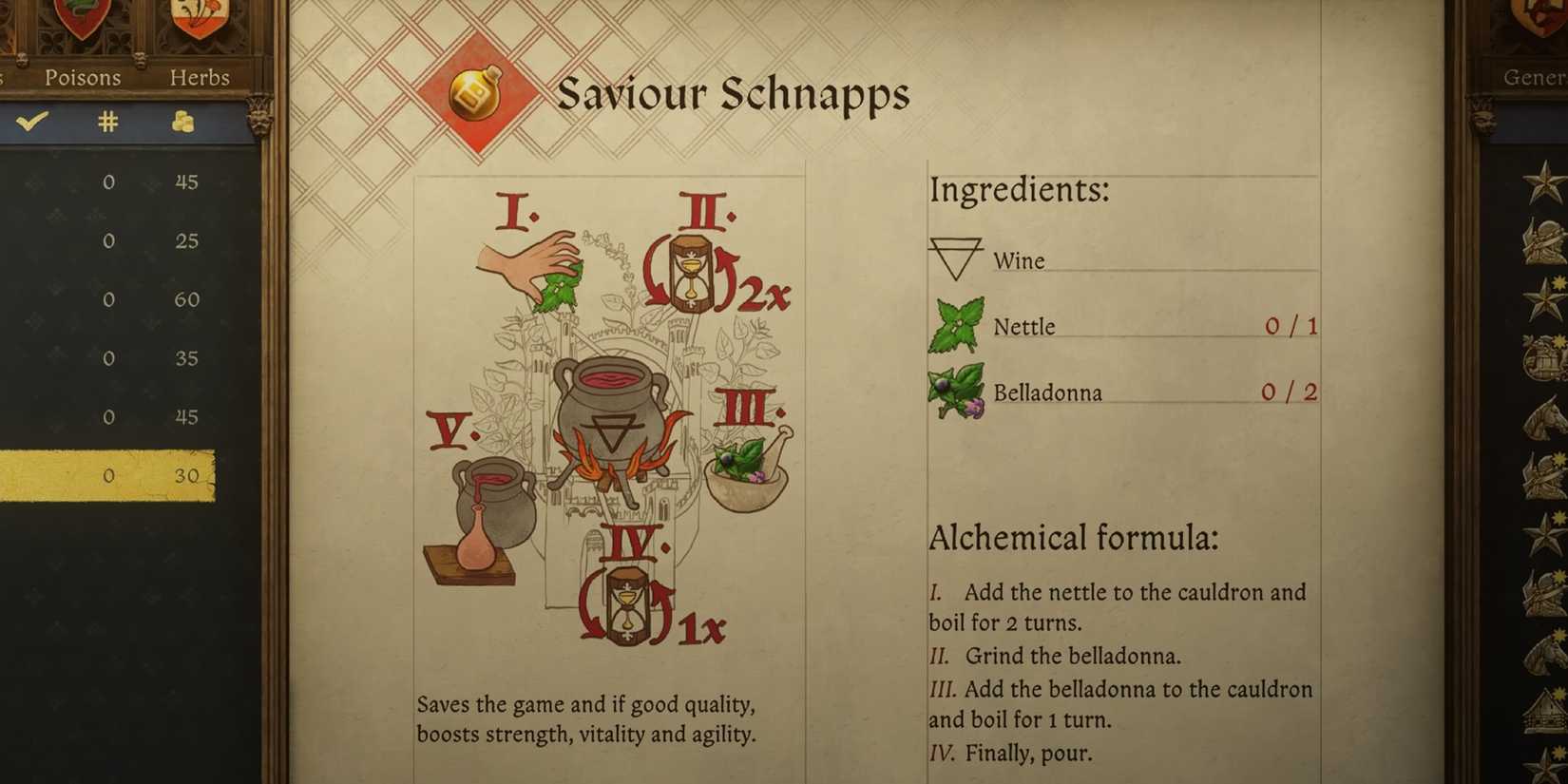Select the highlighted recipe row priced 30

[109, 475]
